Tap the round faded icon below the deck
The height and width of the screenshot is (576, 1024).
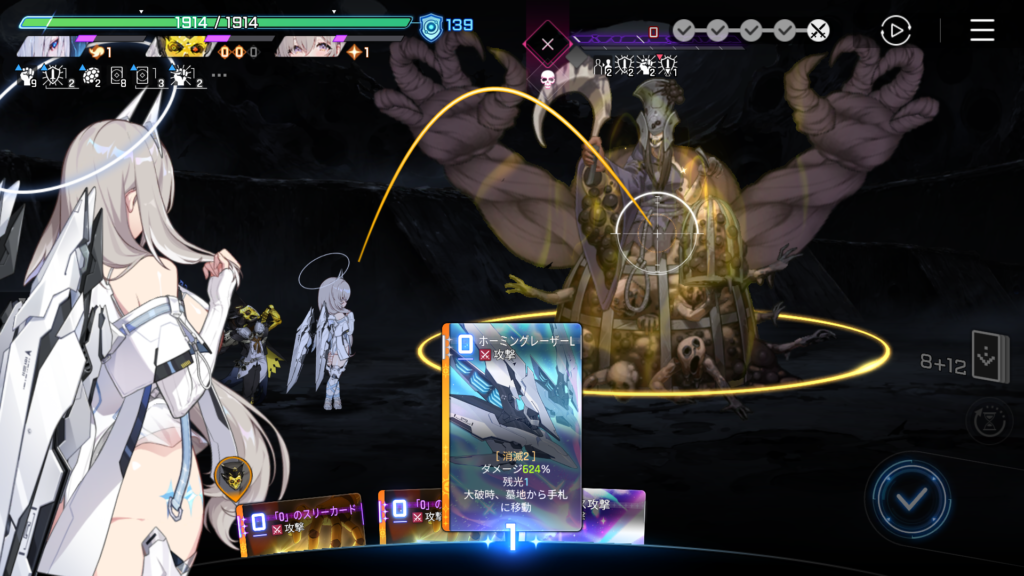point(988,421)
